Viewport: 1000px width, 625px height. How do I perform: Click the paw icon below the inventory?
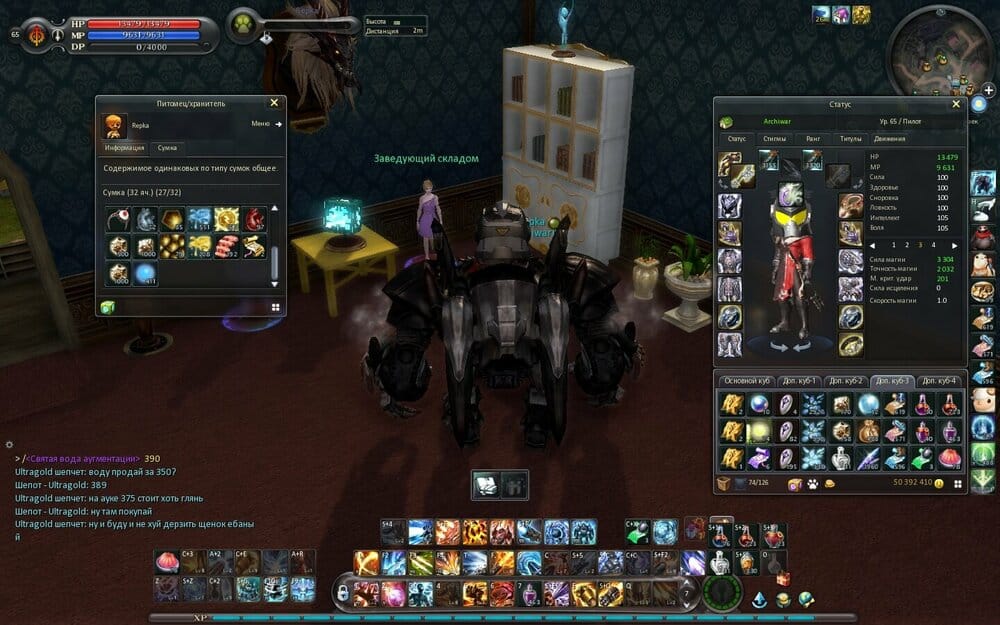click(x=811, y=484)
